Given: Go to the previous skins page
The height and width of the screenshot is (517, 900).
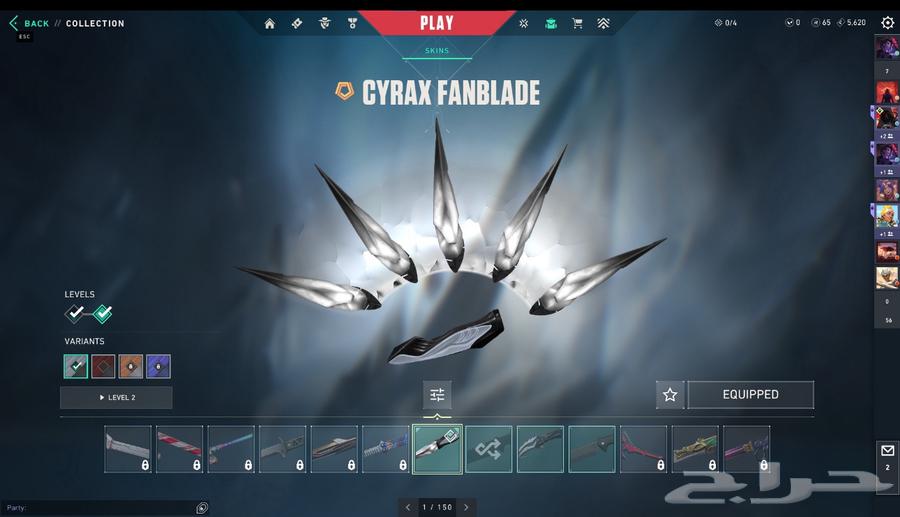Looking at the screenshot, I should click(x=408, y=507).
